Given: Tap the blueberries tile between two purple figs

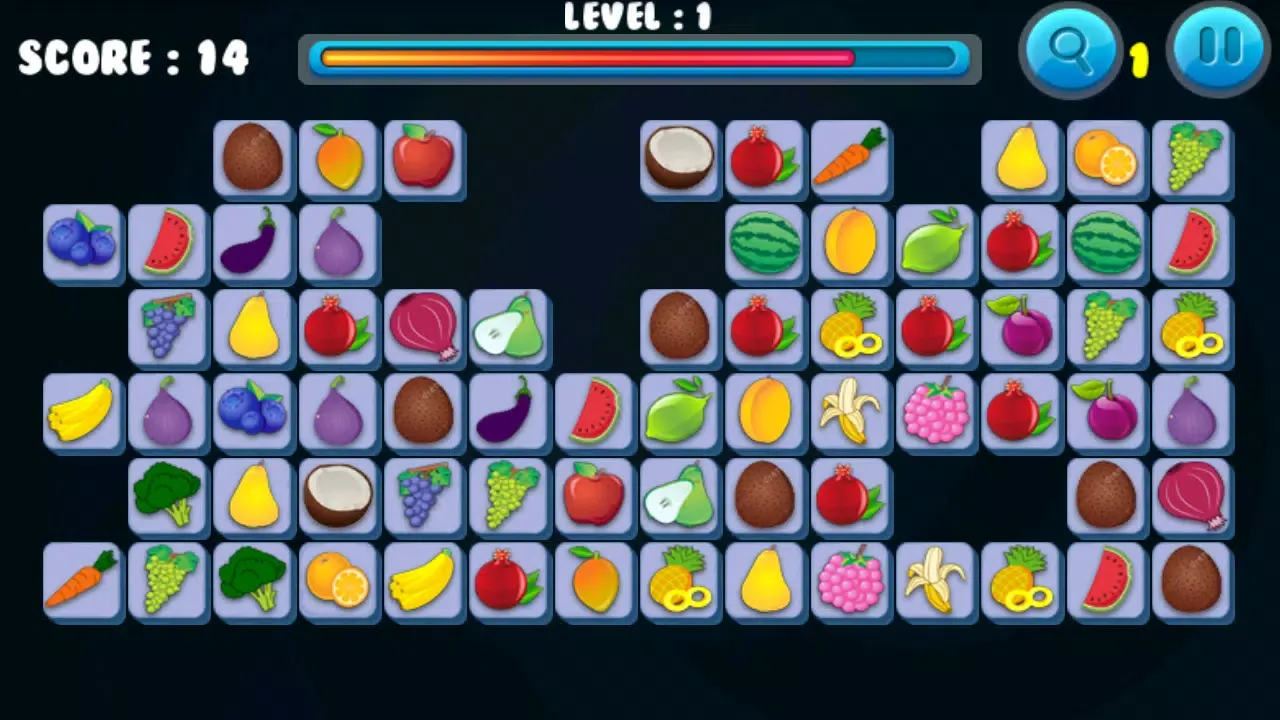Looking at the screenshot, I should coord(252,410).
